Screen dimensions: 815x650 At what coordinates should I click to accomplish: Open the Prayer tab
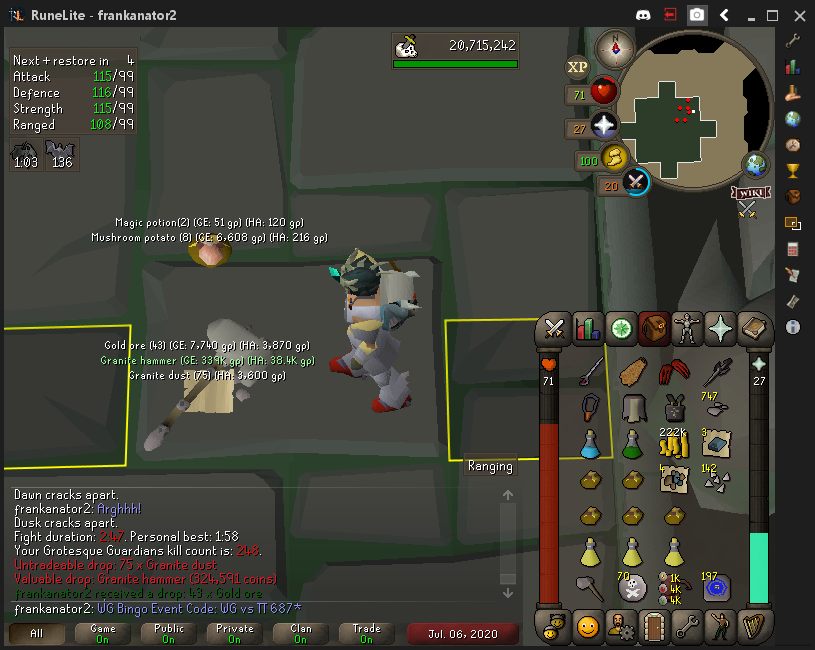click(720, 327)
